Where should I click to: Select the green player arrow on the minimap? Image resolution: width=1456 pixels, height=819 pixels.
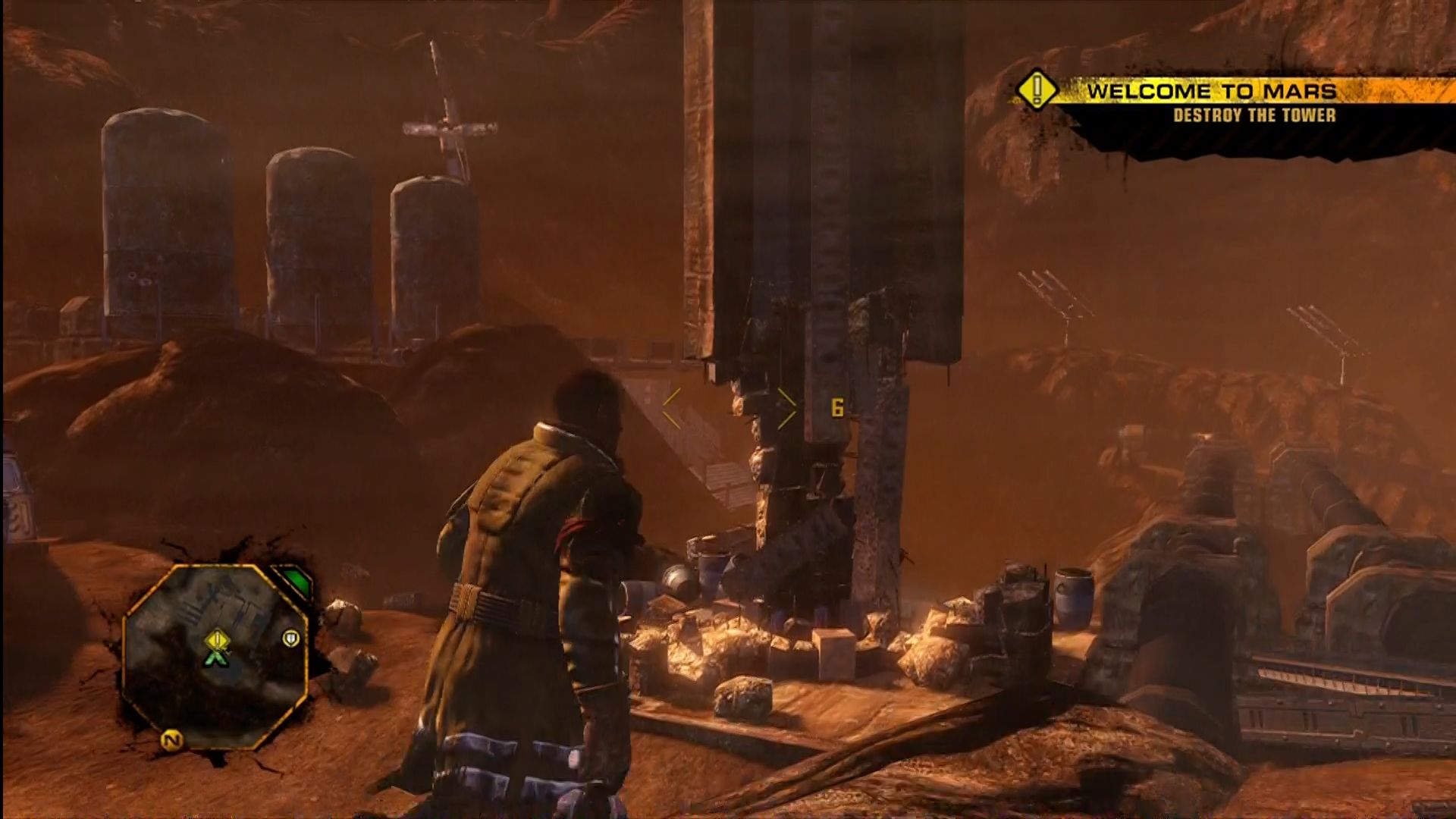pyautogui.click(x=218, y=658)
